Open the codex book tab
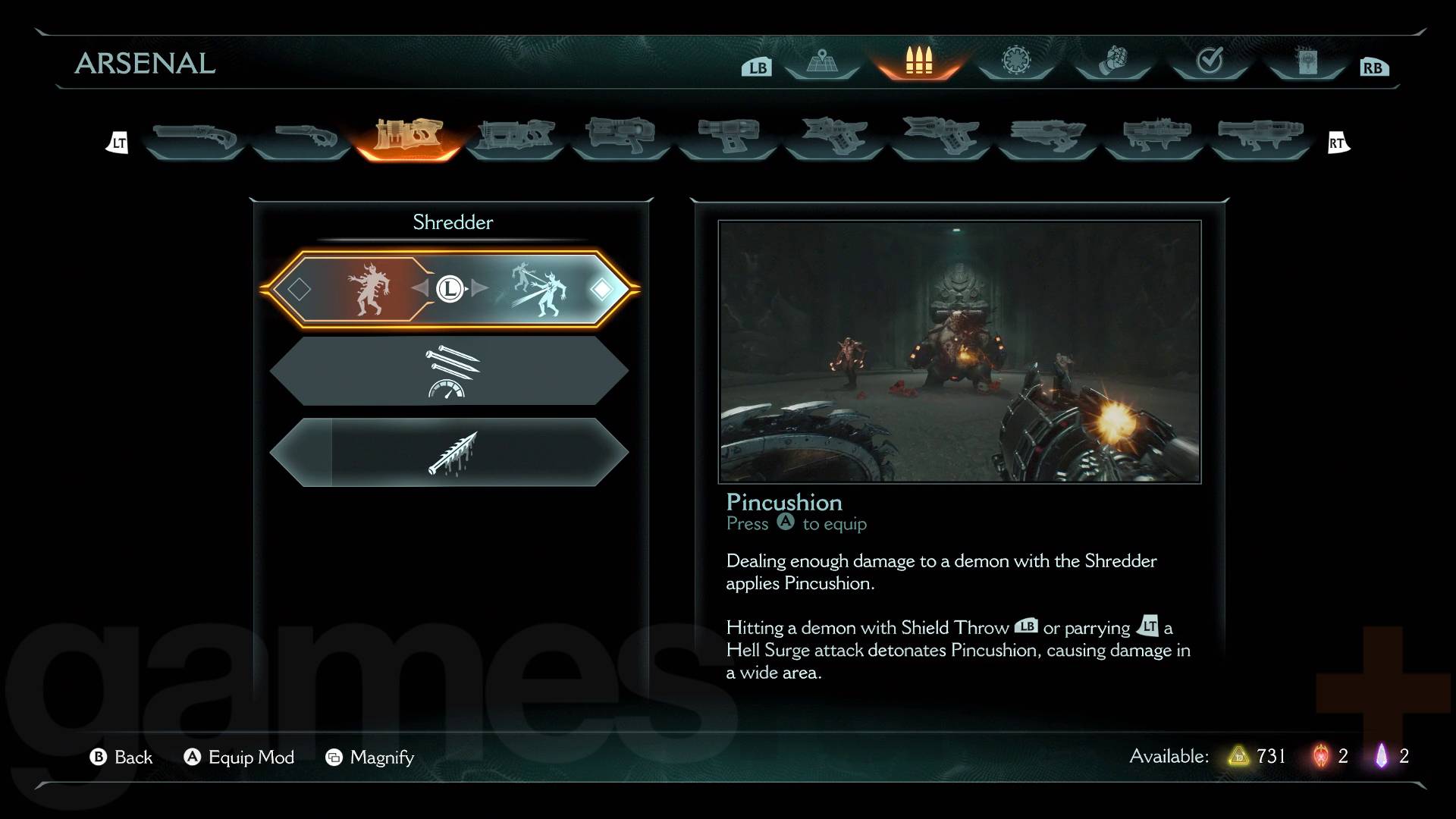 pos(1307,61)
